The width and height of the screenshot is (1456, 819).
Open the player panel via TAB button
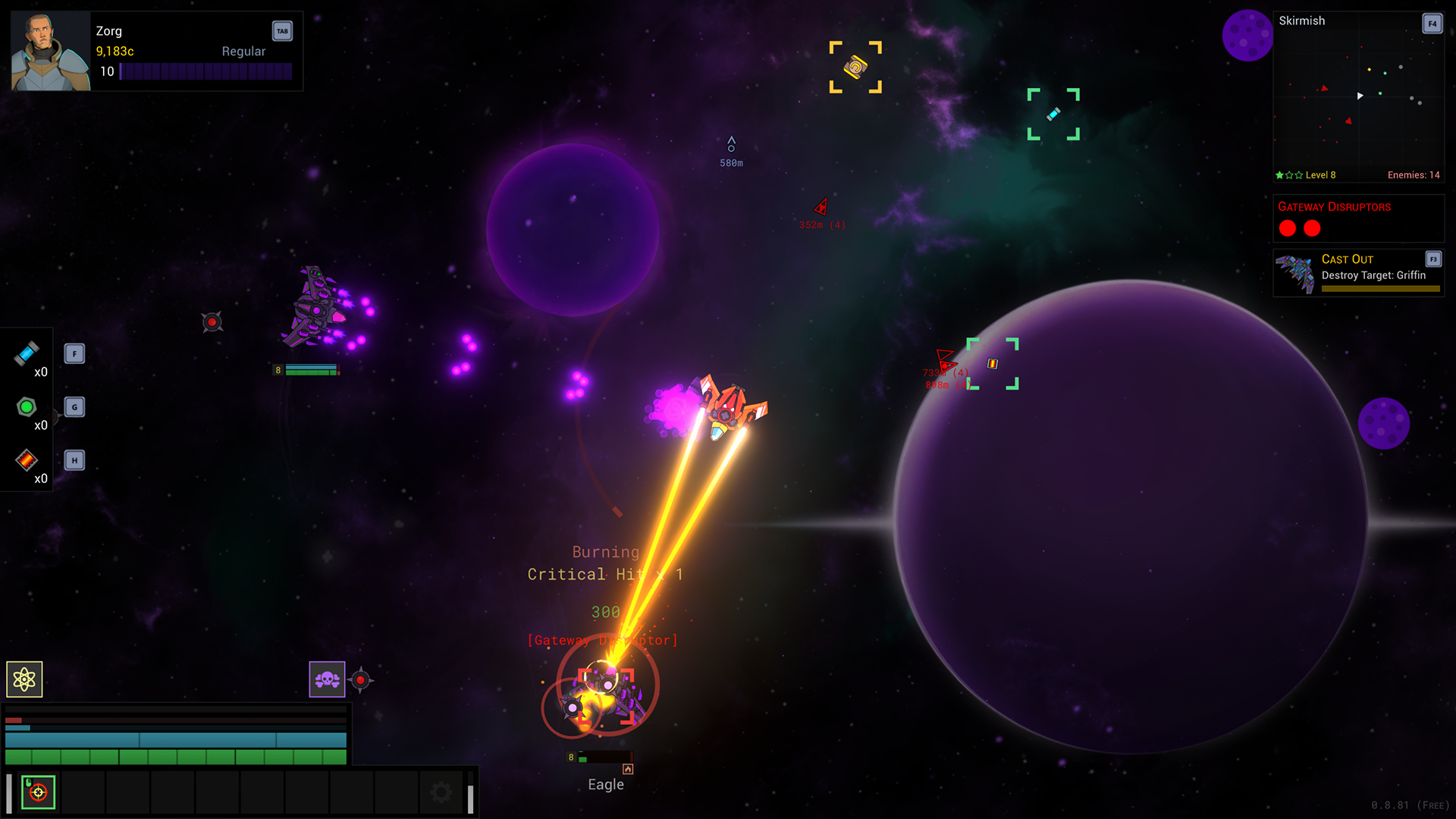pyautogui.click(x=281, y=31)
